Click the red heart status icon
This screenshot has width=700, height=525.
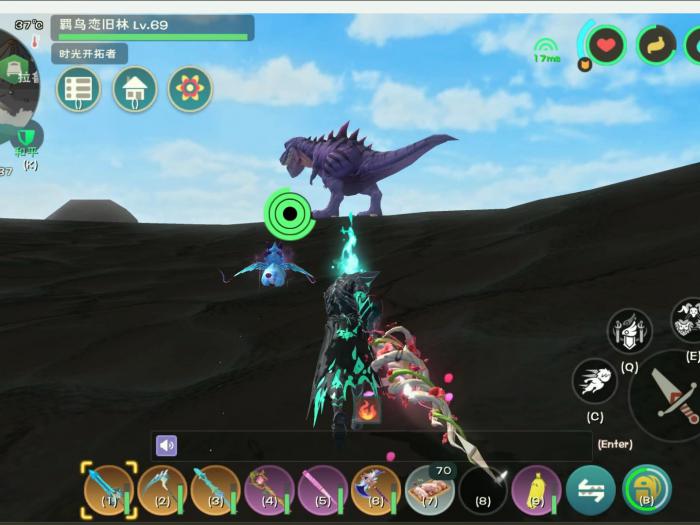(605, 44)
